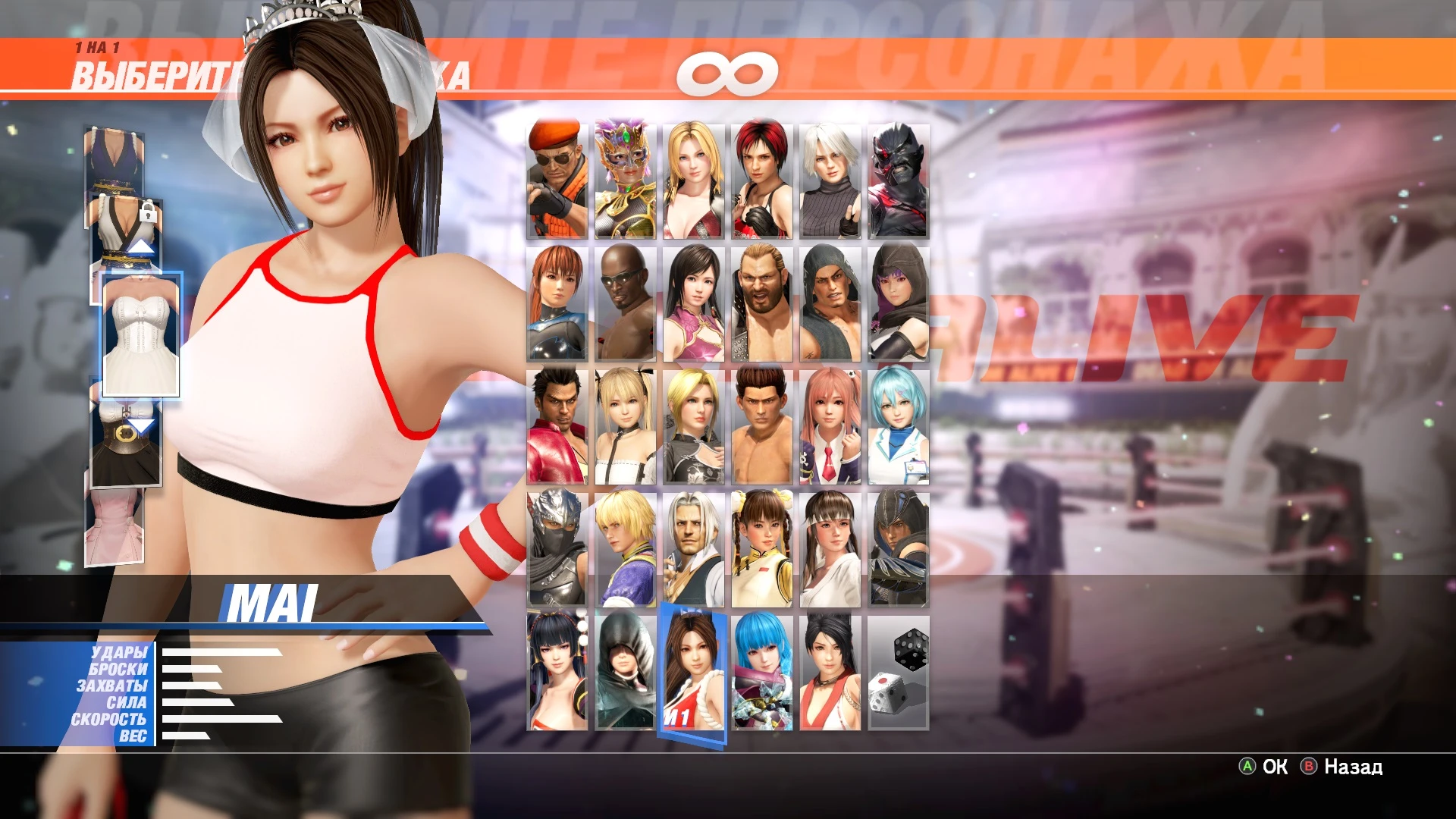Select the Raidou character portrait
Image resolution: width=1456 pixels, height=819 pixels.
point(897,180)
